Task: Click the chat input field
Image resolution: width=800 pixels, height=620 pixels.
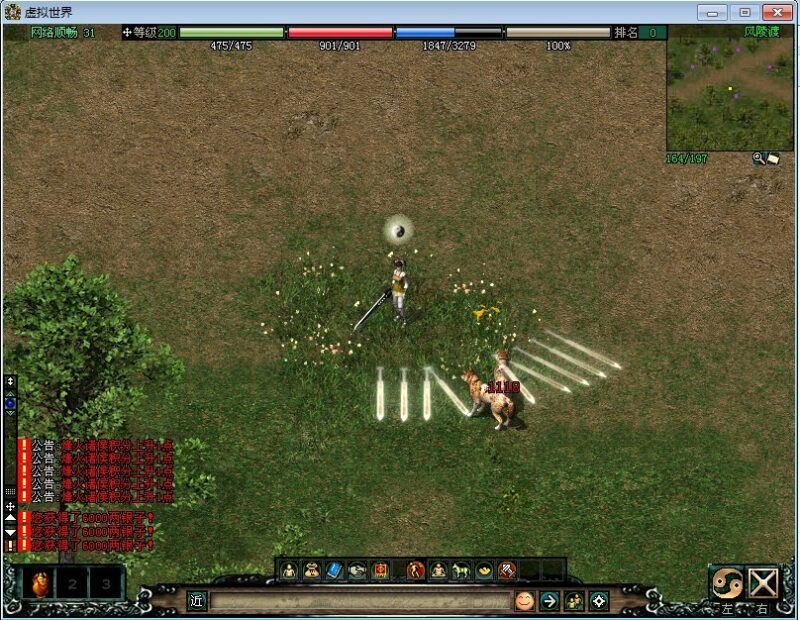Action: 360,601
